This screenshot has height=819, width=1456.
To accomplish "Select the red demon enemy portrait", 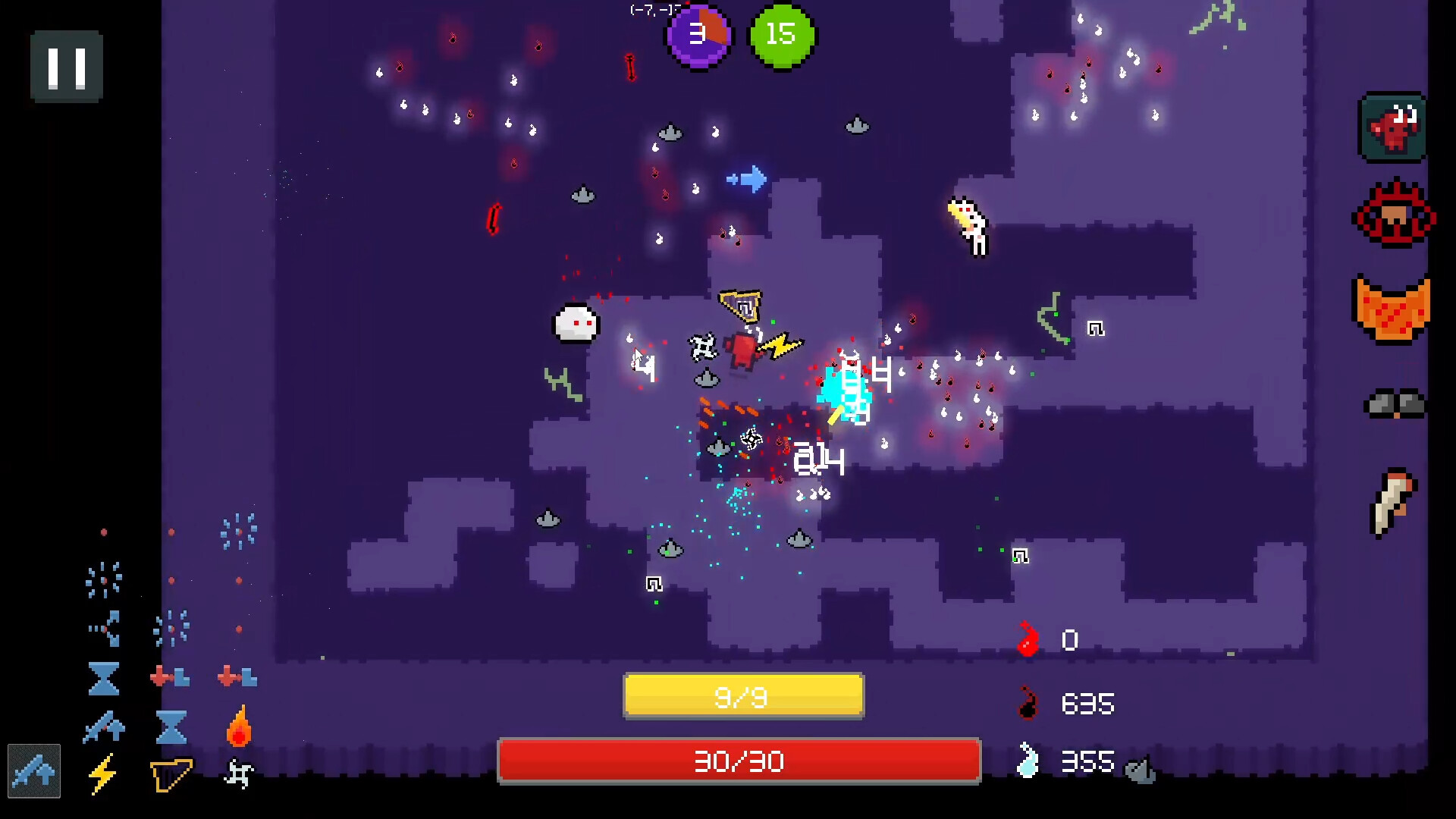I will 1394,127.
